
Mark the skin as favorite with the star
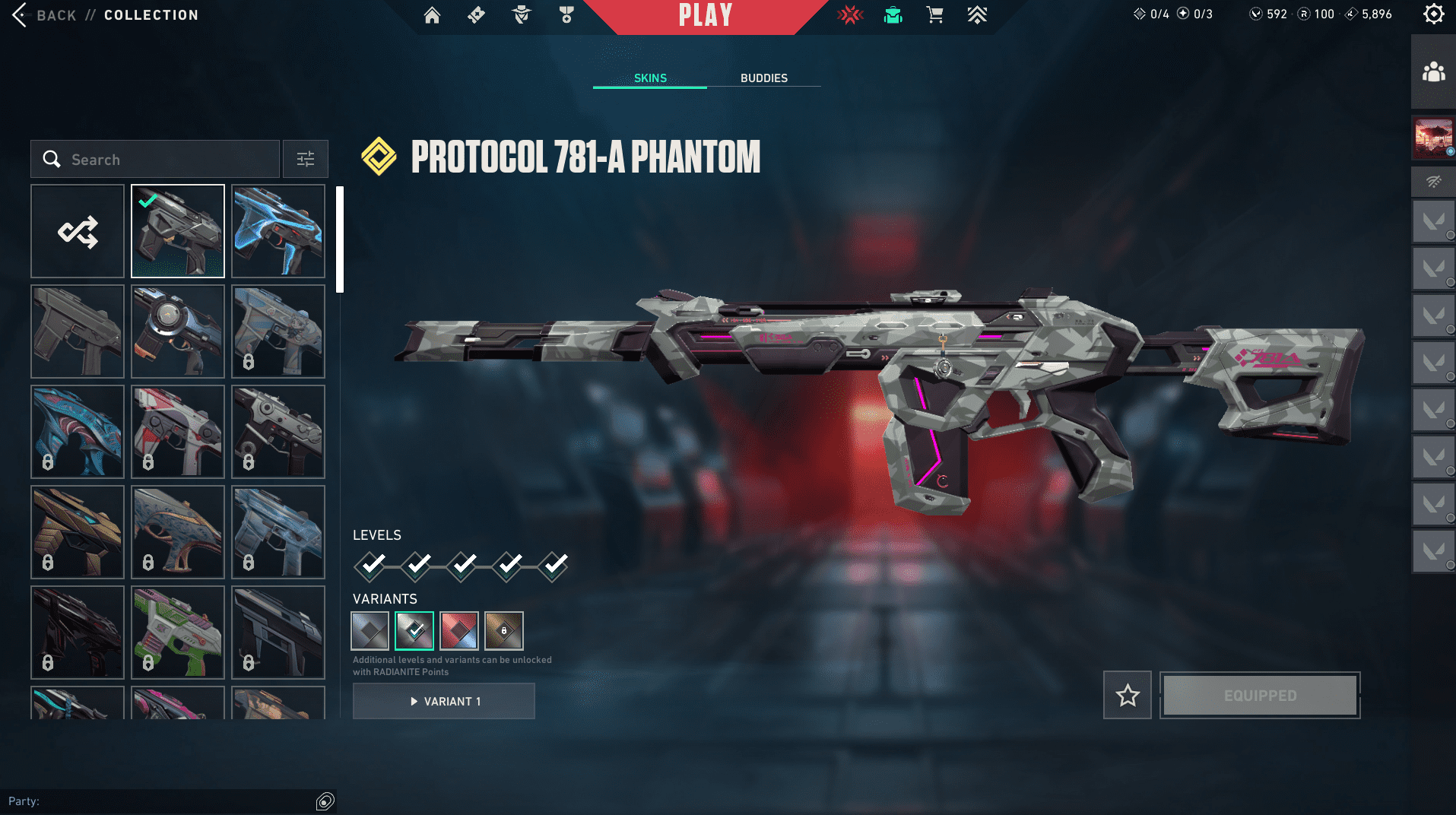1128,695
